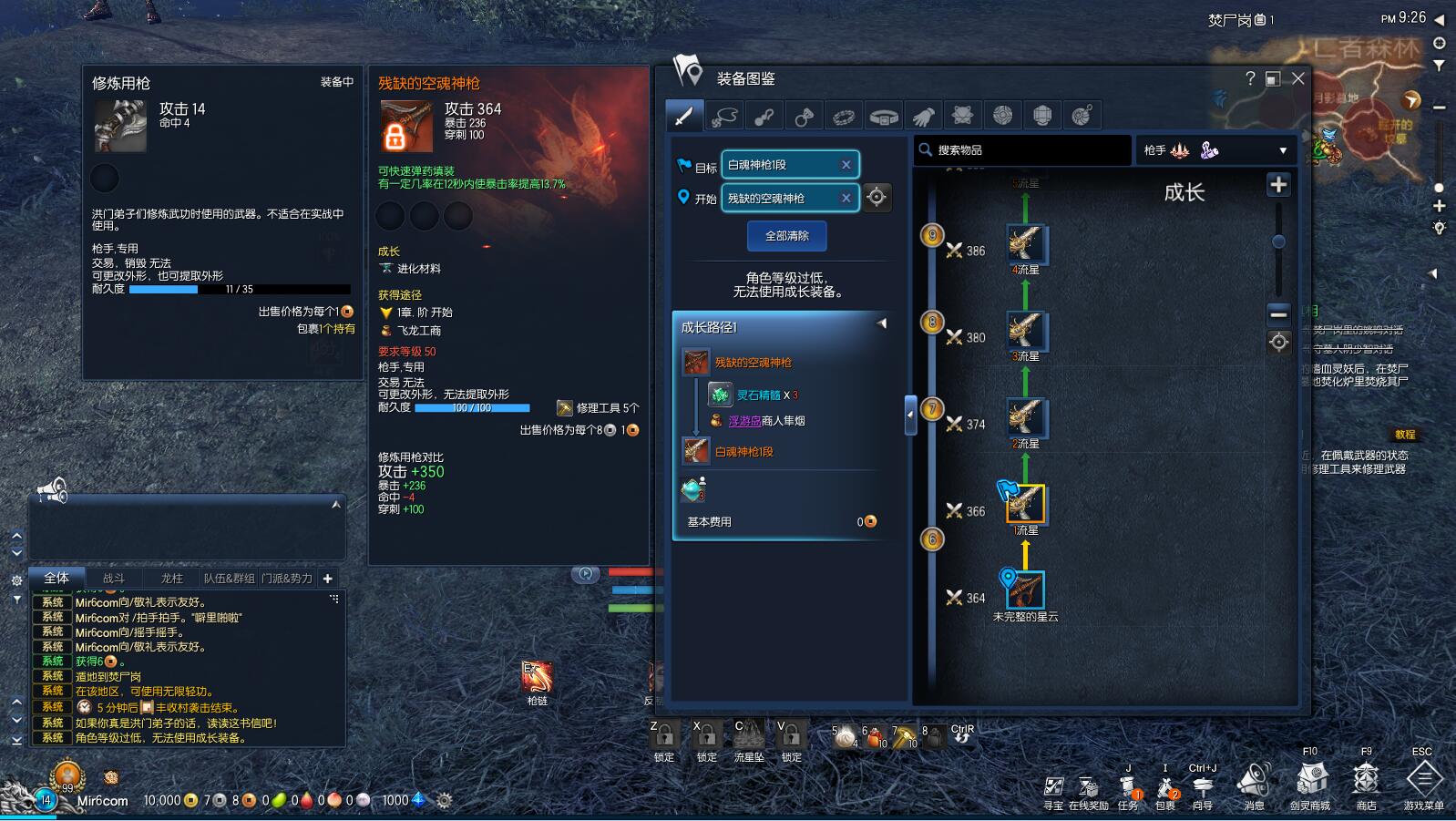The height and width of the screenshot is (821, 1456).
Task: Select the sword weapon category tab
Action: pyautogui.click(x=683, y=116)
